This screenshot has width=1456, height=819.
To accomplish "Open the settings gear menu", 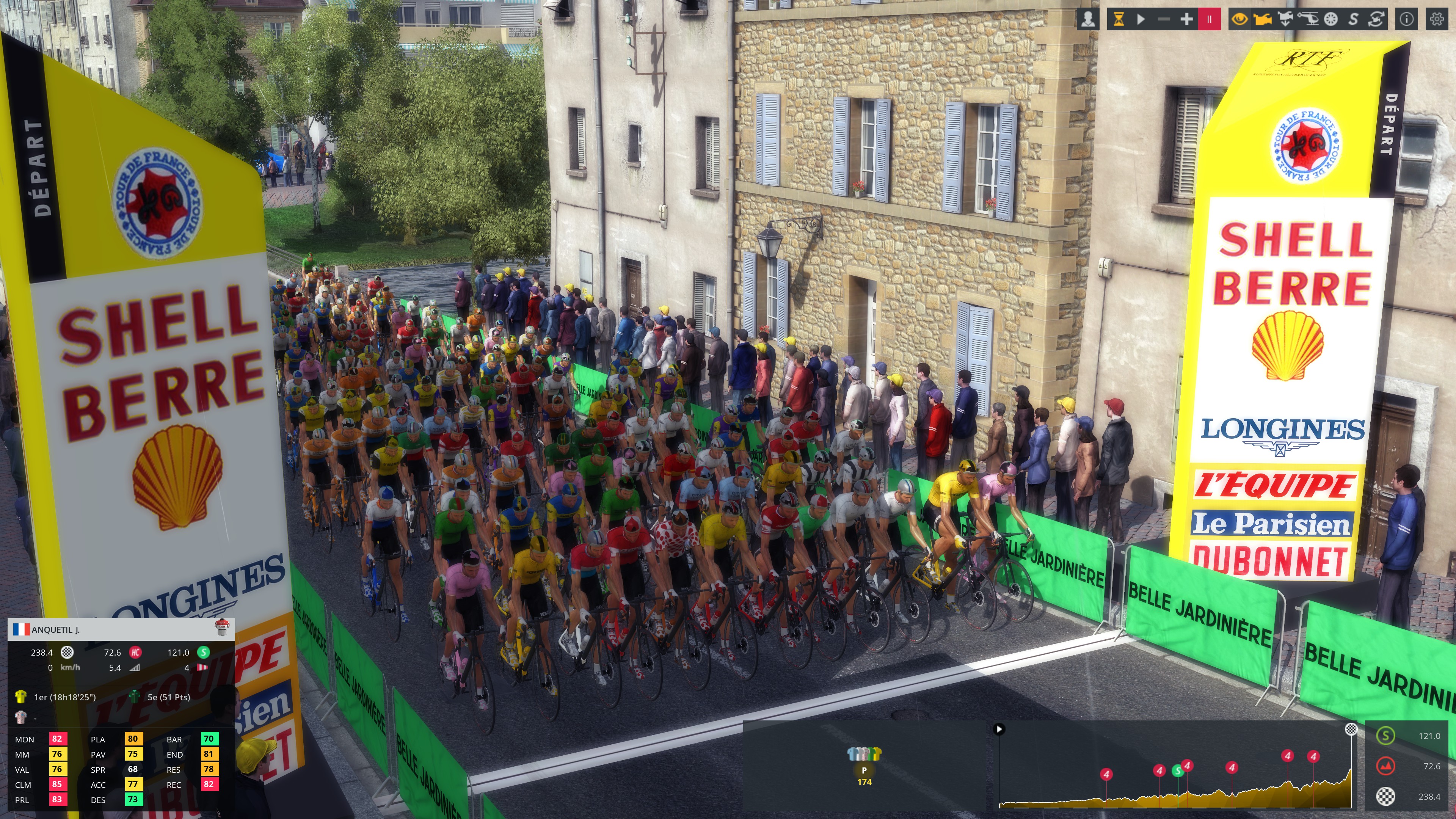I will [x=1437, y=20].
